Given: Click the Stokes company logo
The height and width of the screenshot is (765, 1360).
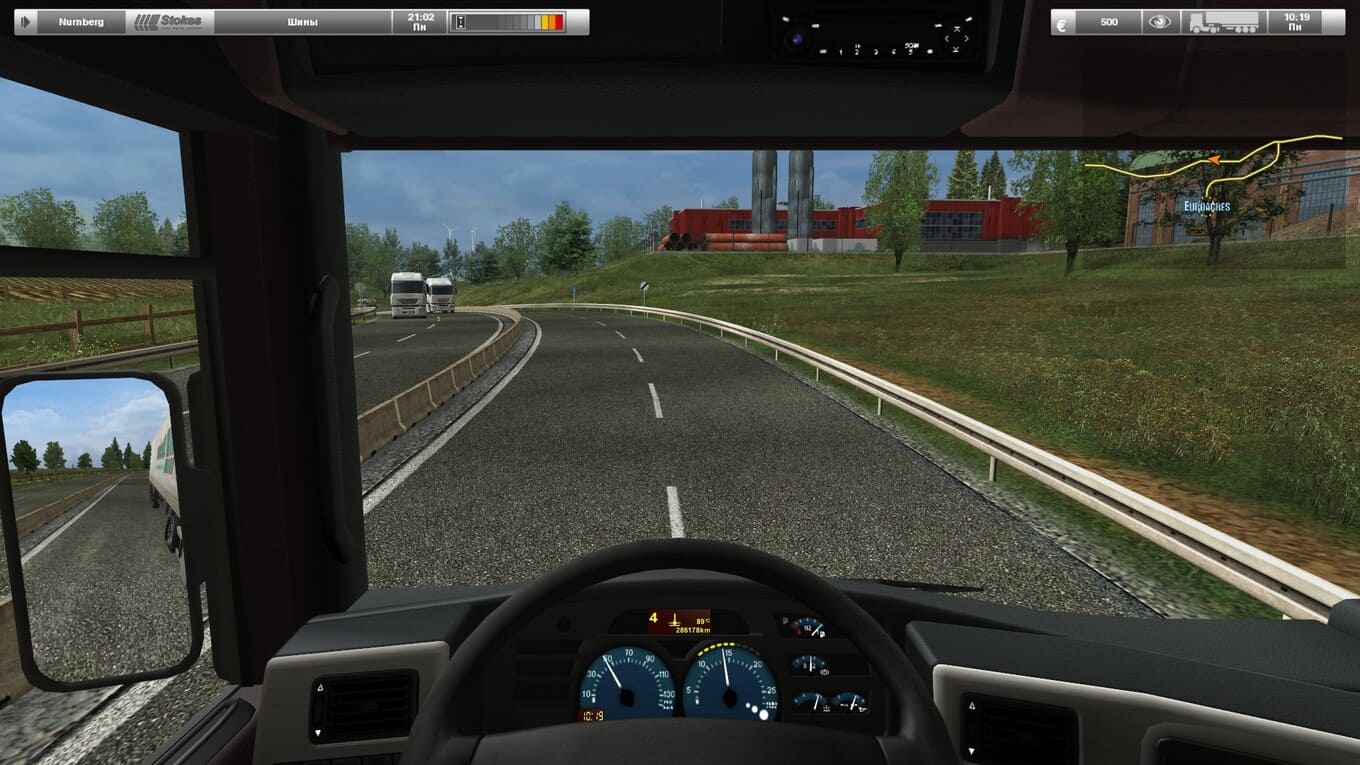Looking at the screenshot, I should click(169, 21).
